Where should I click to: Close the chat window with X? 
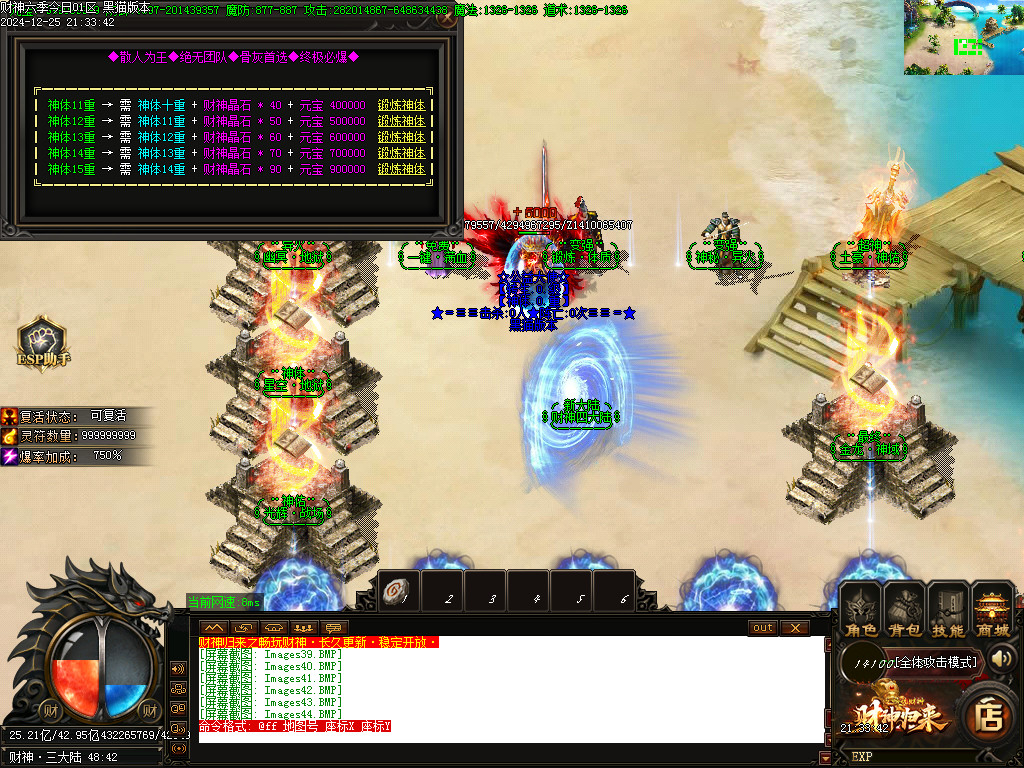tap(794, 627)
